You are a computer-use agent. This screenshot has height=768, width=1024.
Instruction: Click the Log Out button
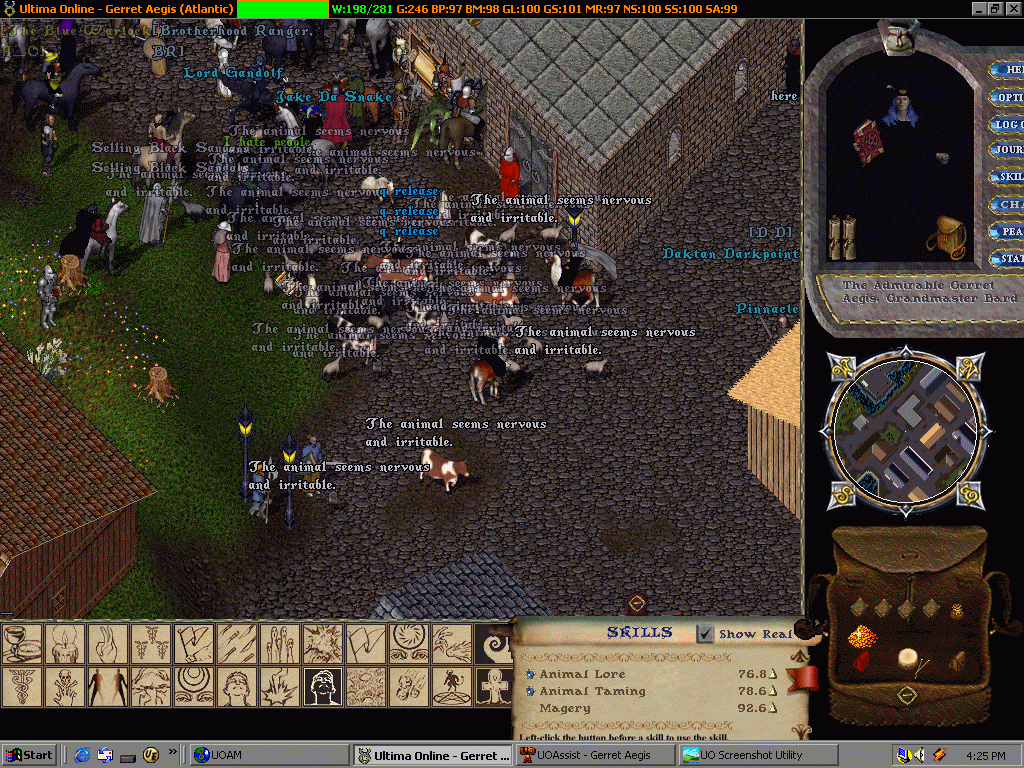tap(1008, 124)
